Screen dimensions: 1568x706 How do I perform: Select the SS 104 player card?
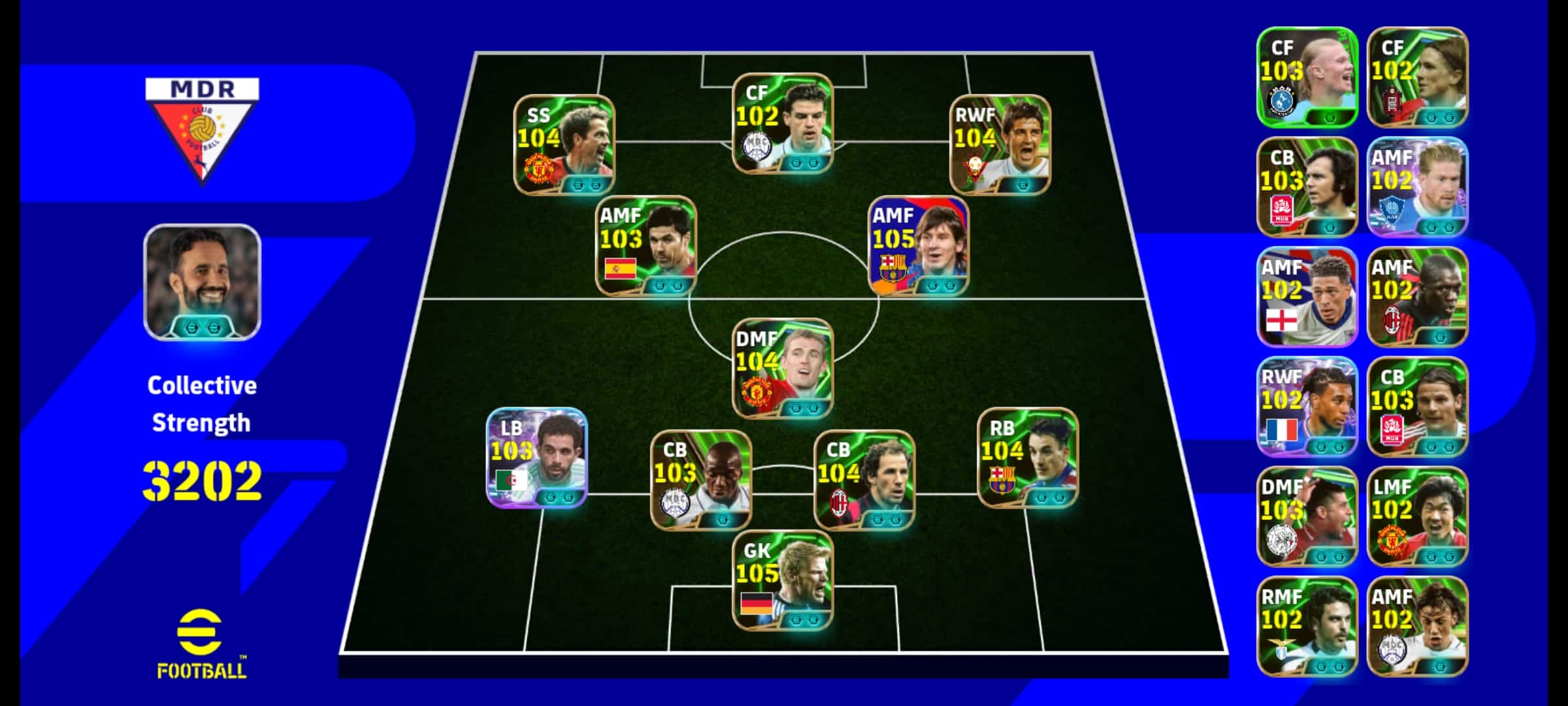click(564, 145)
